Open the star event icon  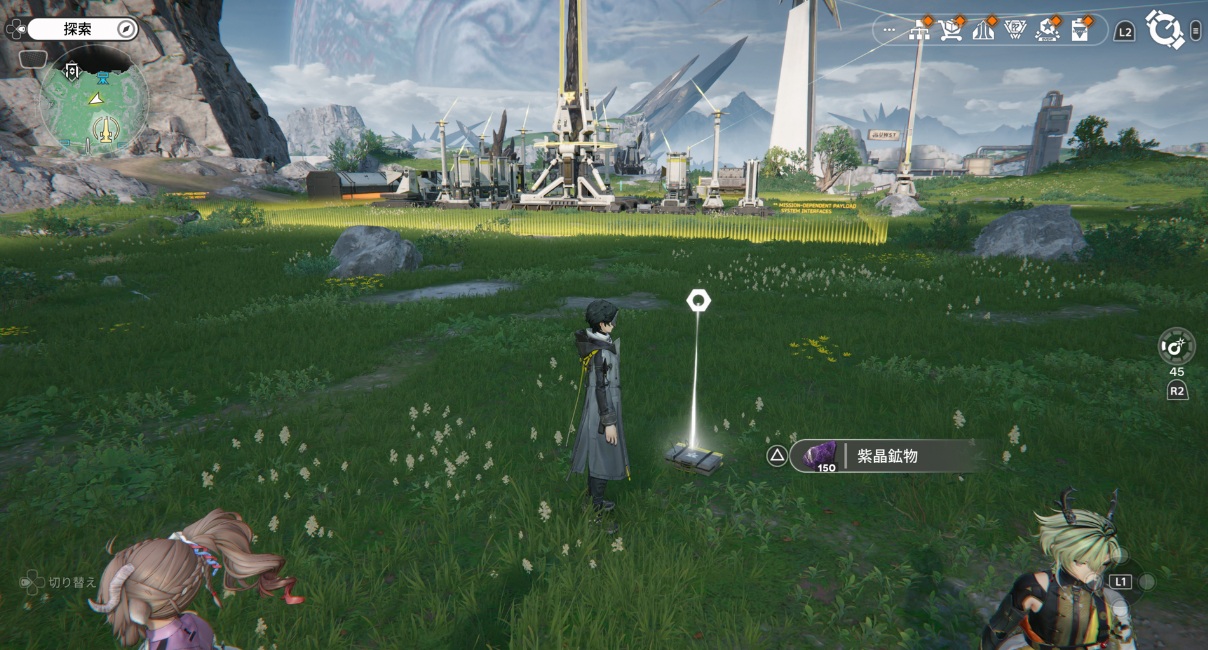[x=1047, y=30]
